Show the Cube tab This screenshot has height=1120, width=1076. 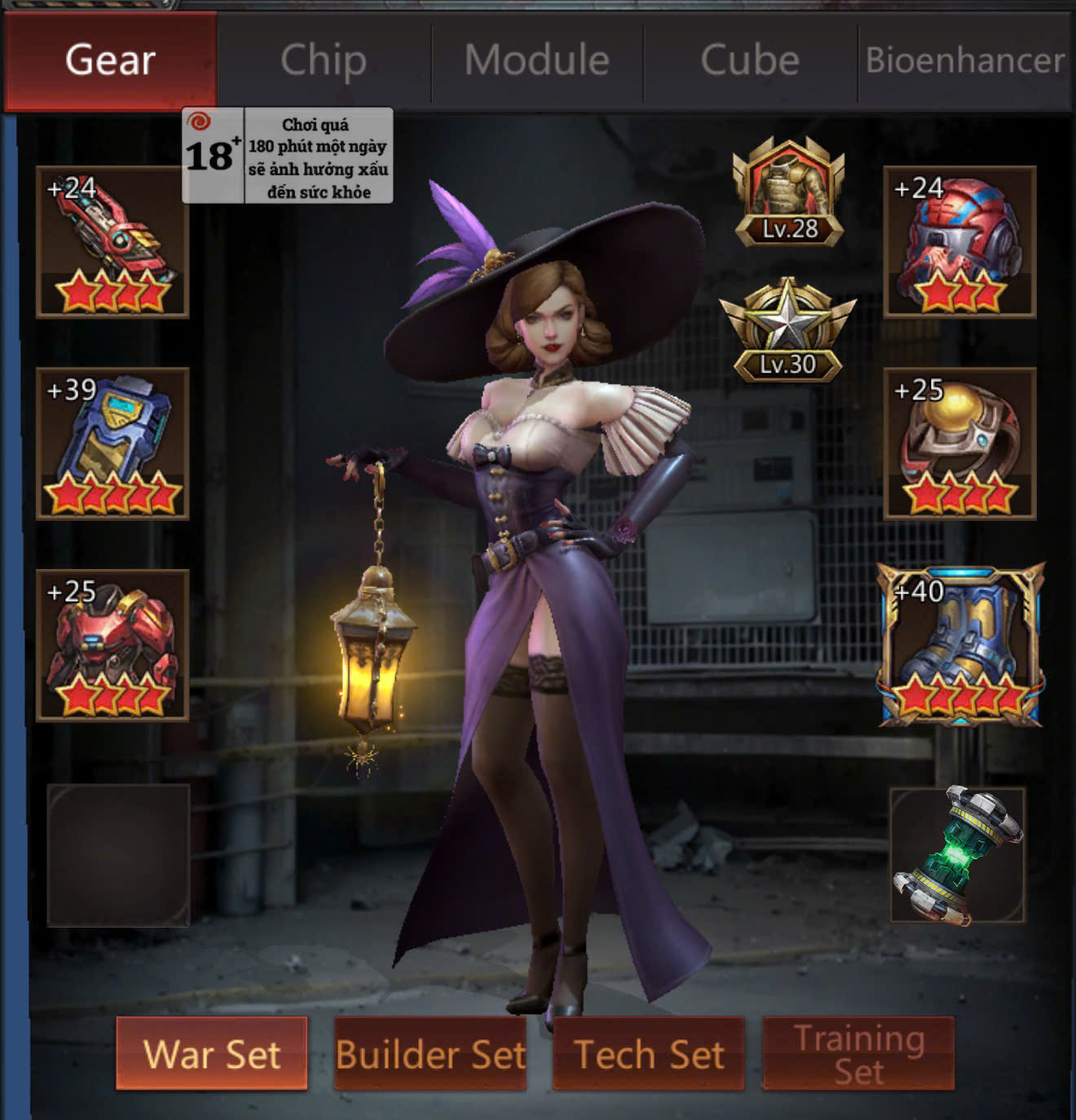pos(750,60)
